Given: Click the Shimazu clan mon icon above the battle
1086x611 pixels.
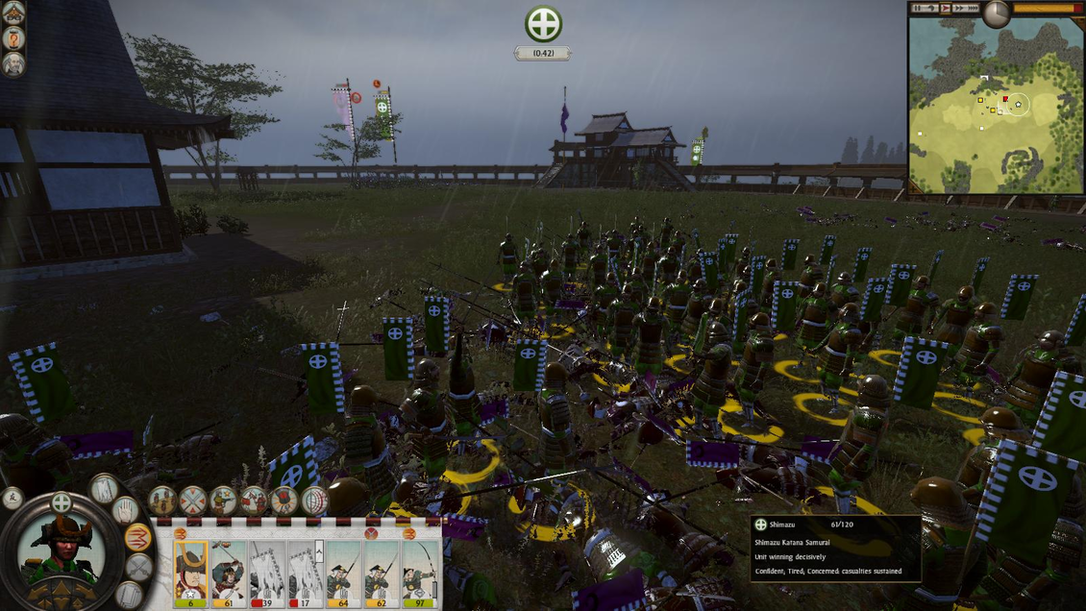Looking at the screenshot, I should pos(543,24).
